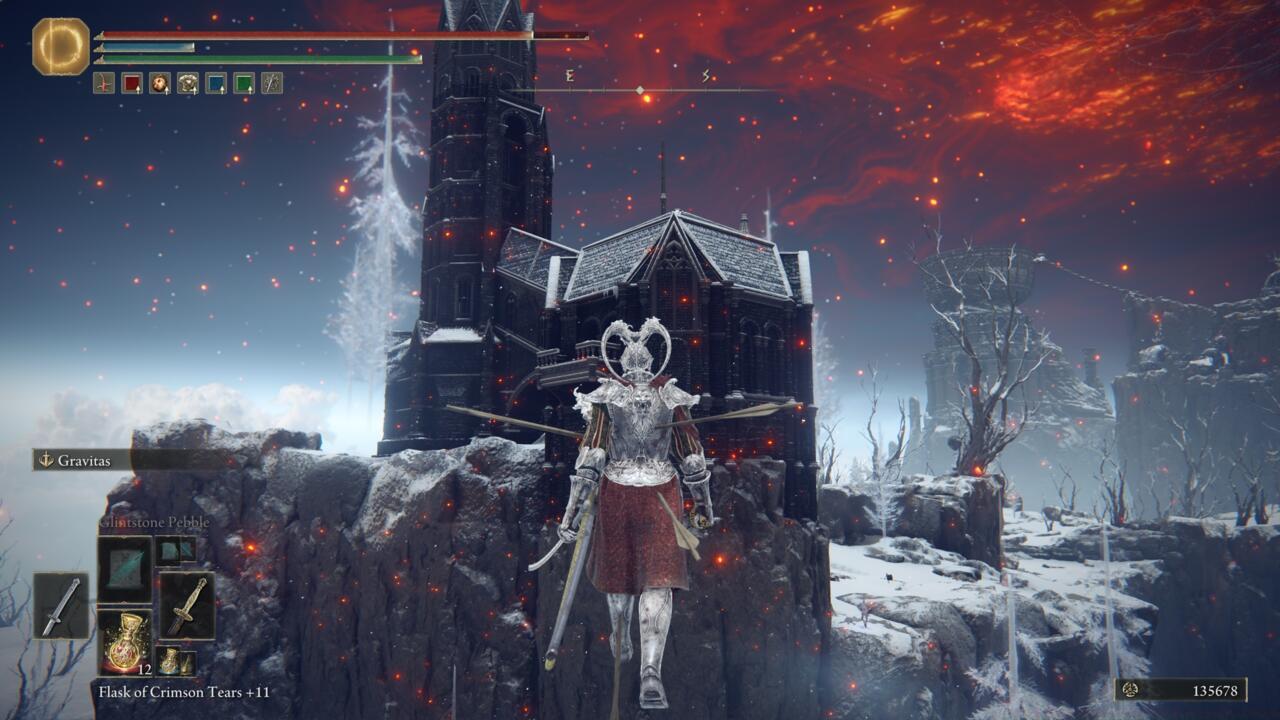Select the Glintstone Pebble spell slot
The image size is (1280, 720).
(x=125, y=569)
